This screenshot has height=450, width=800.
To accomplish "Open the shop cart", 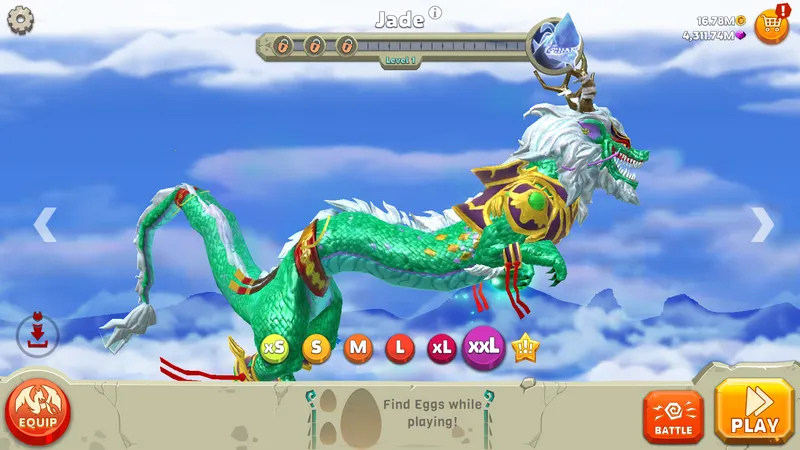I will point(771,25).
